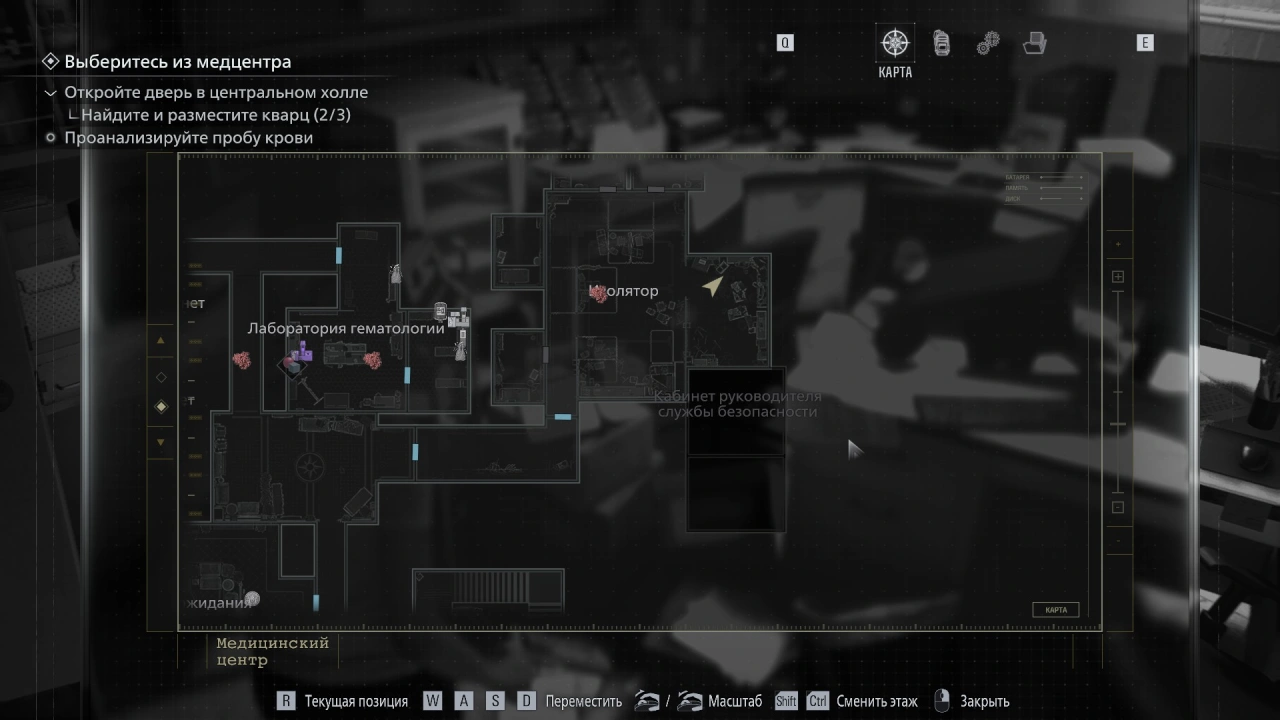Go down a floor with the down arrow
The width and height of the screenshot is (1280, 720).
(161, 442)
